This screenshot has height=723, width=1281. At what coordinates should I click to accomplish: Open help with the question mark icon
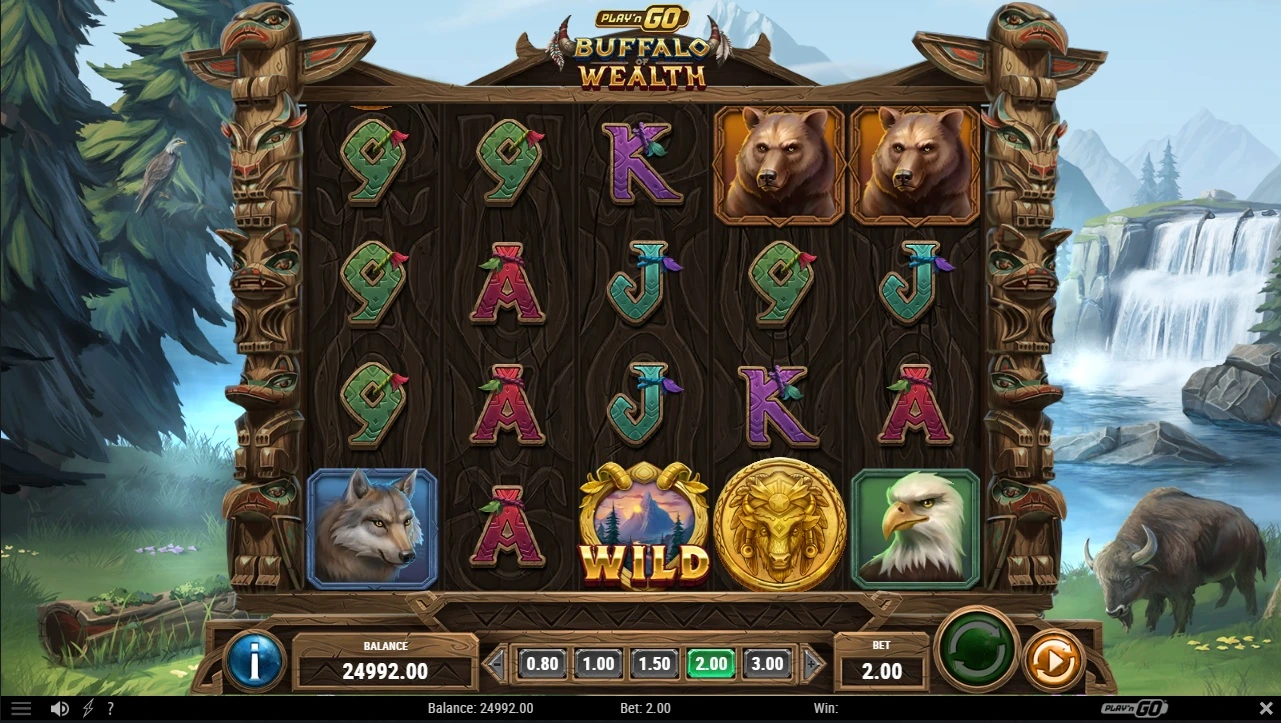(x=110, y=708)
